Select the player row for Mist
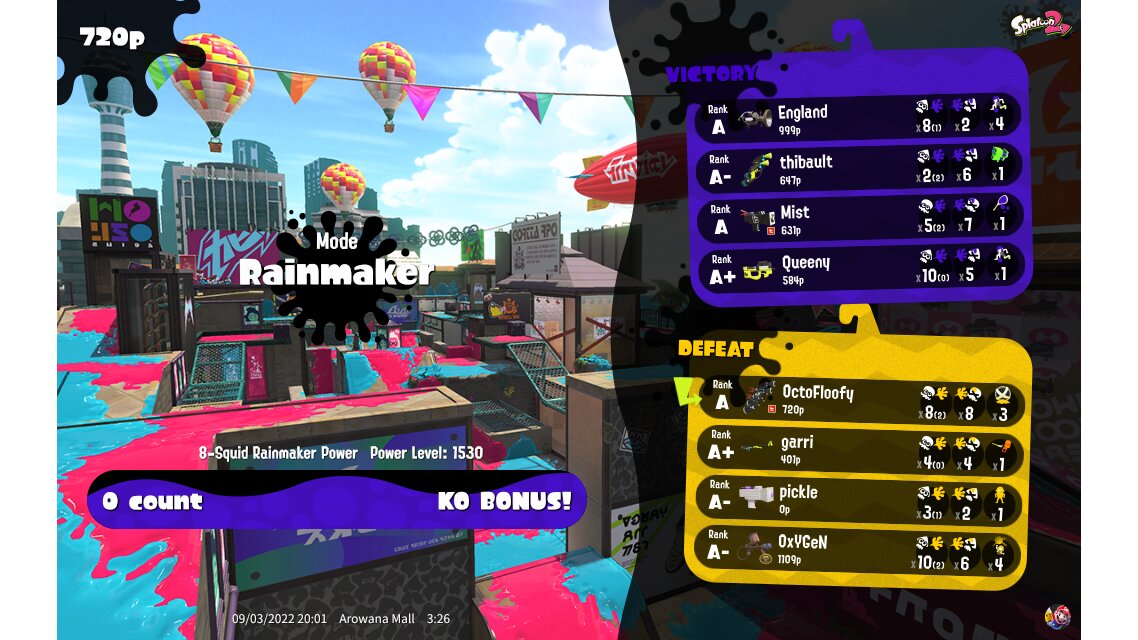Image resolution: width=1138 pixels, height=640 pixels. (x=858, y=217)
